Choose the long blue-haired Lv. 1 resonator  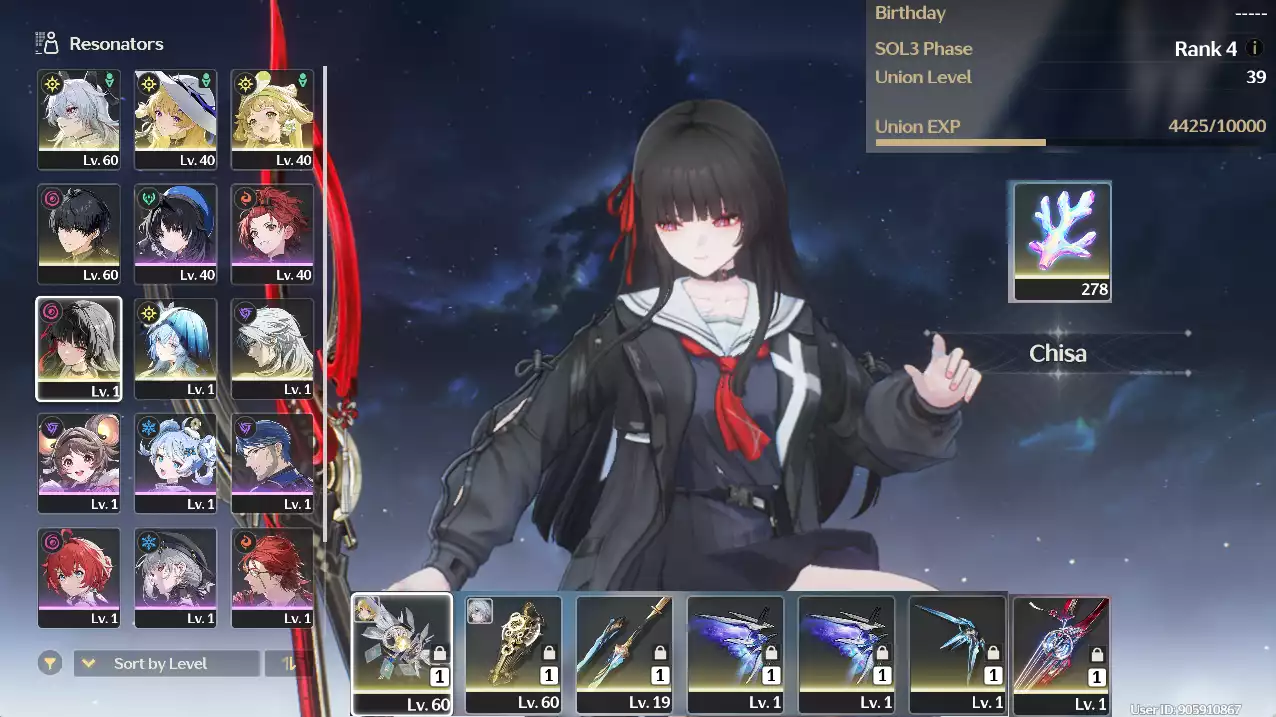pyautogui.click(x=175, y=348)
